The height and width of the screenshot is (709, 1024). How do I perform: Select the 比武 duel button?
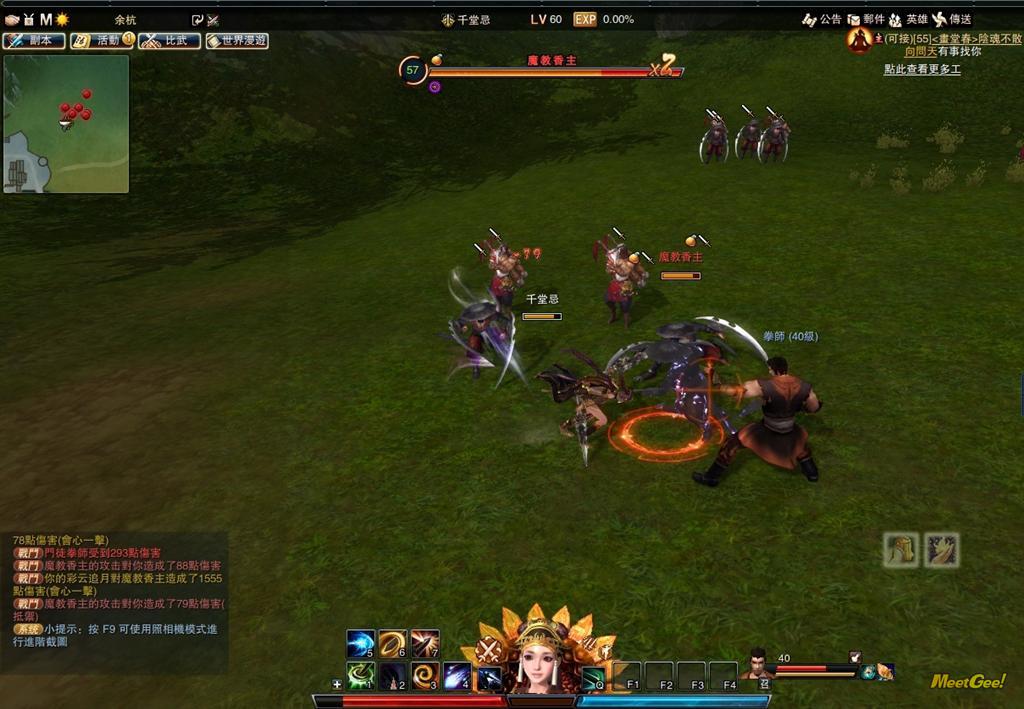coord(168,41)
